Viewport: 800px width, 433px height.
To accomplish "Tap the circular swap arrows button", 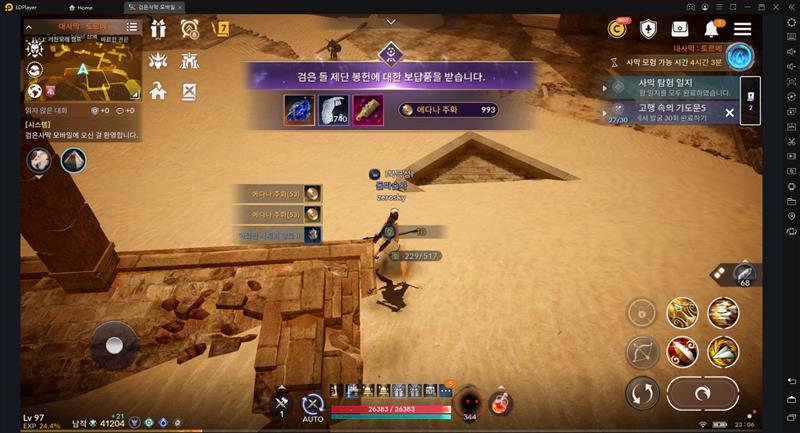I will 641,394.
